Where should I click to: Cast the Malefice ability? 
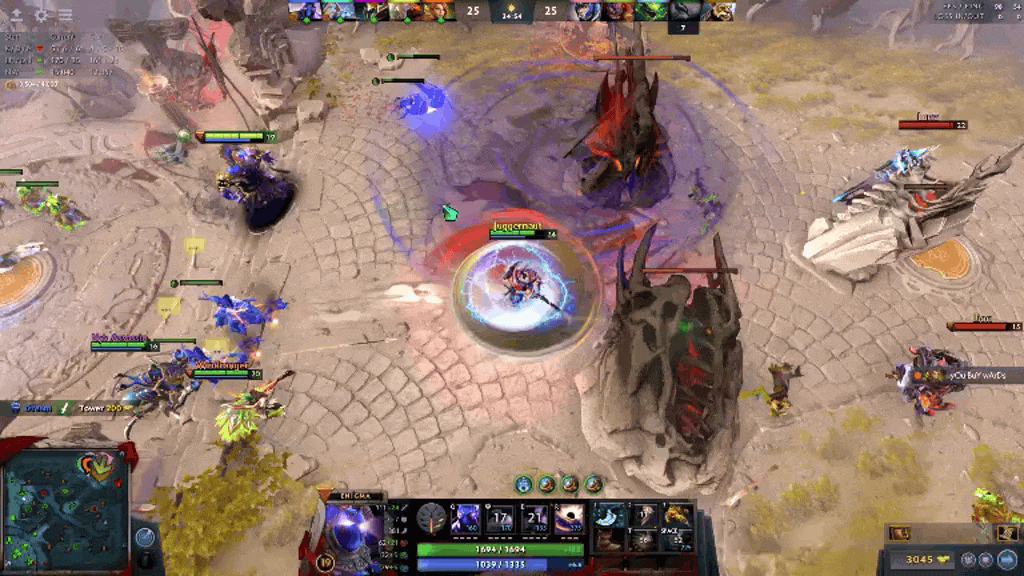(466, 519)
